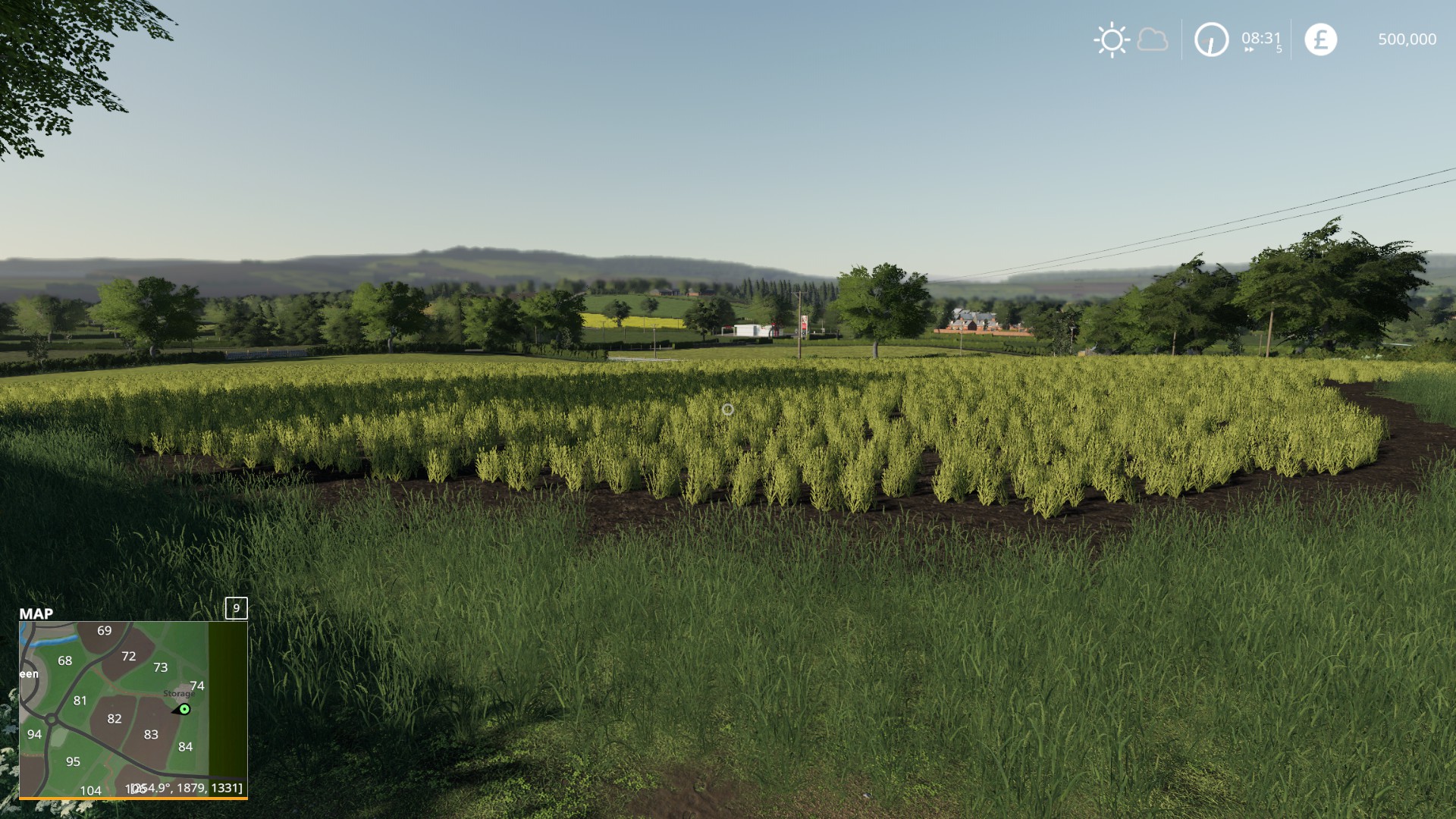Select field 68 on the minimap
Viewport: 1456px width, 819px height.
pos(65,661)
